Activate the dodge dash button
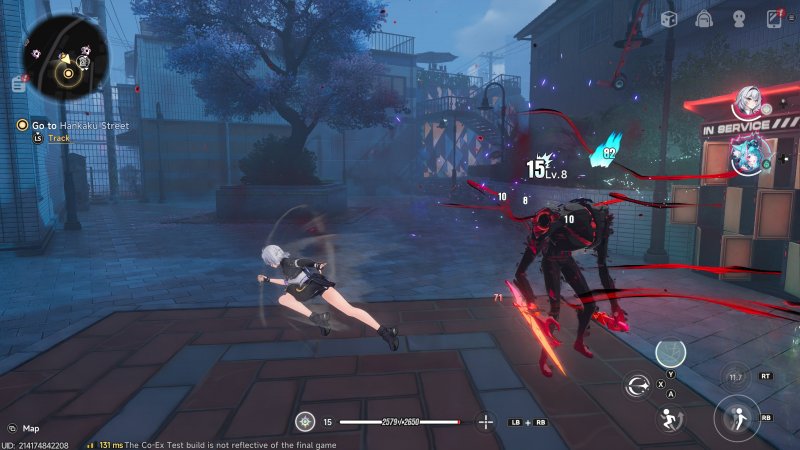 point(738,419)
